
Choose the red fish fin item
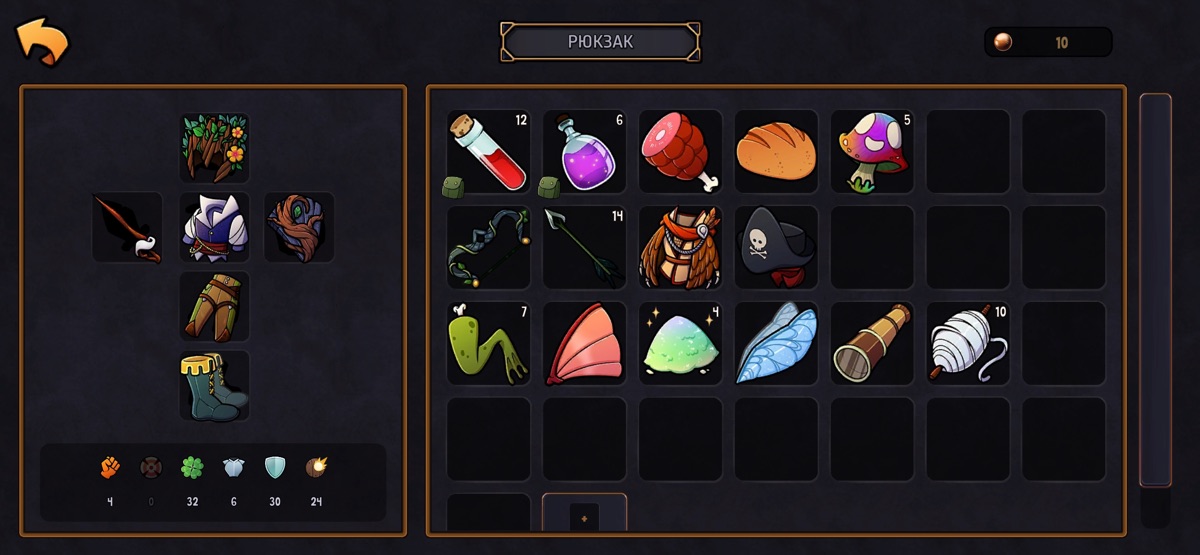point(584,343)
